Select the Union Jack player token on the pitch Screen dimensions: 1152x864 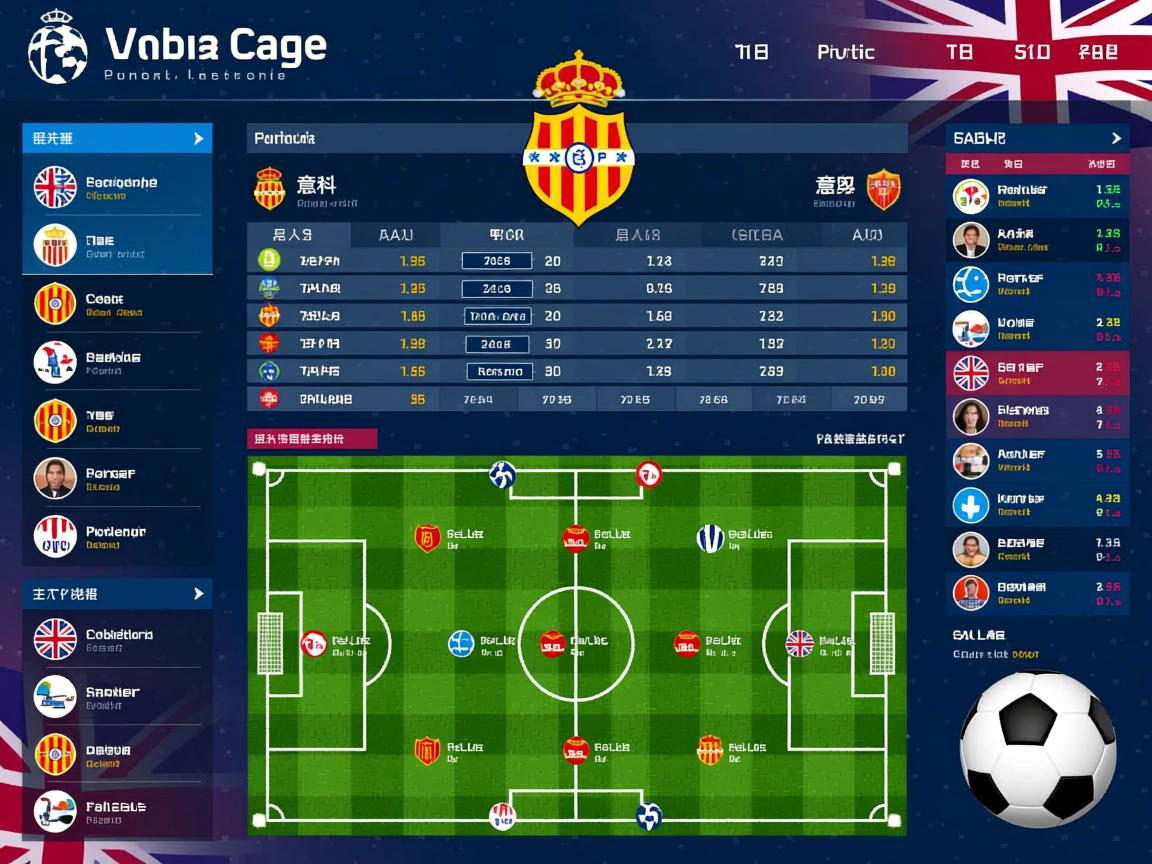[799, 644]
